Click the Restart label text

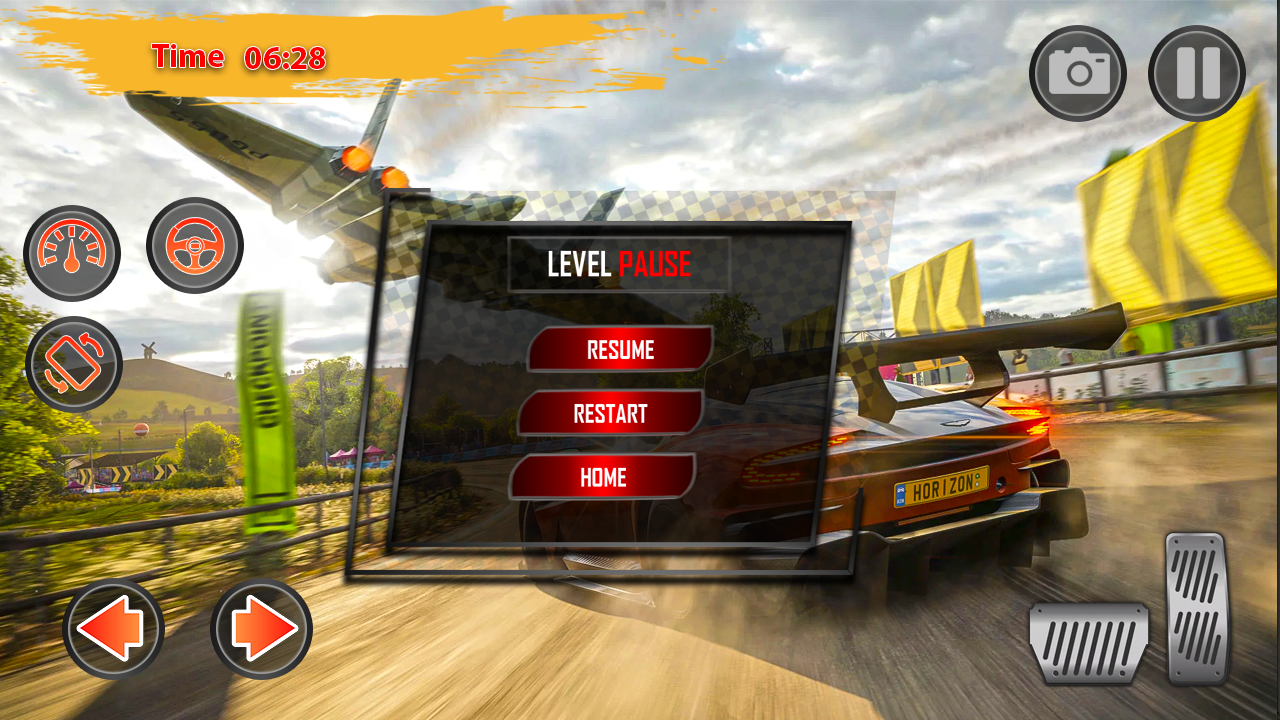click(x=610, y=413)
